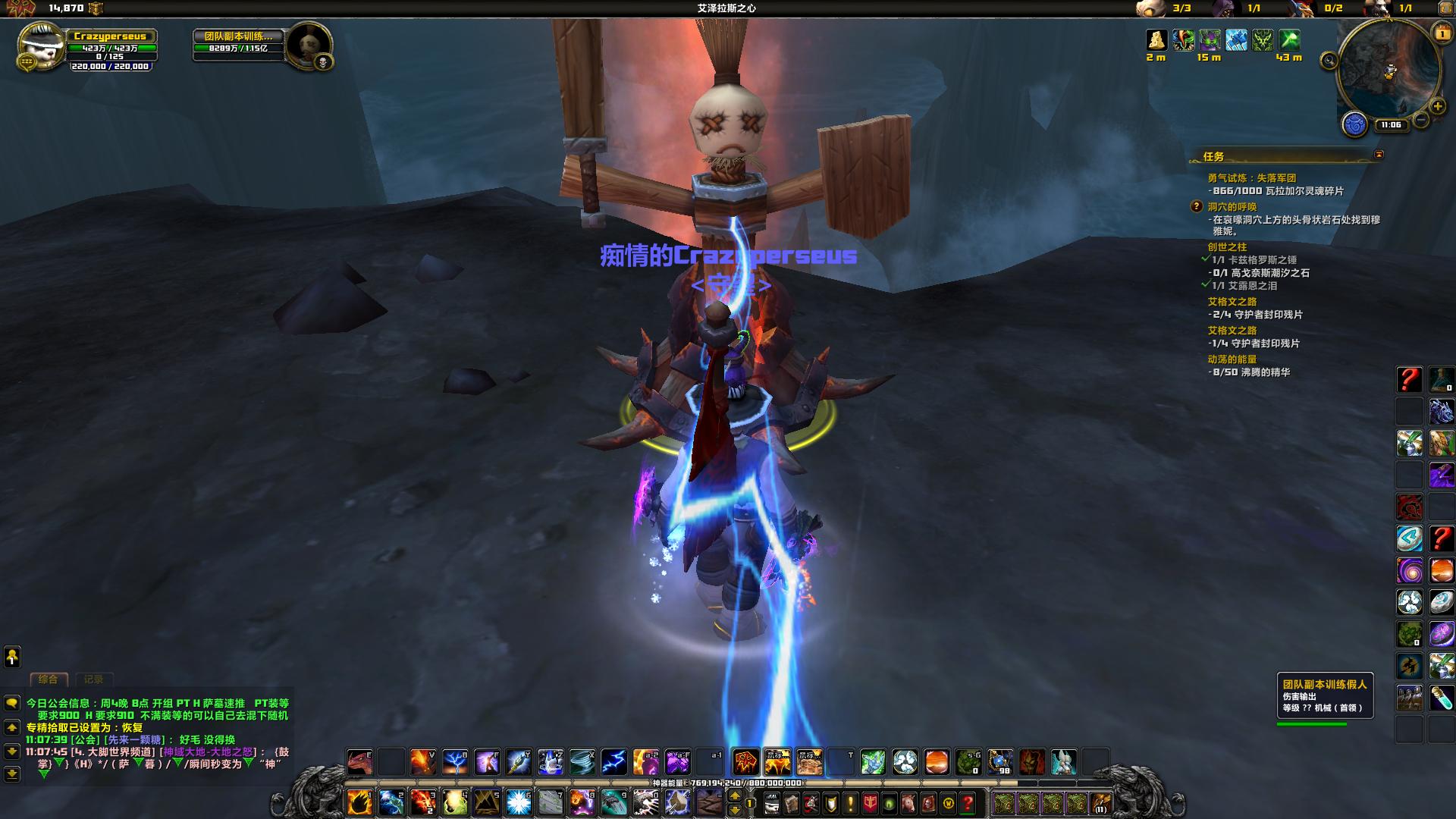
Task: Open the red question mark help button
Action: pos(968,802)
